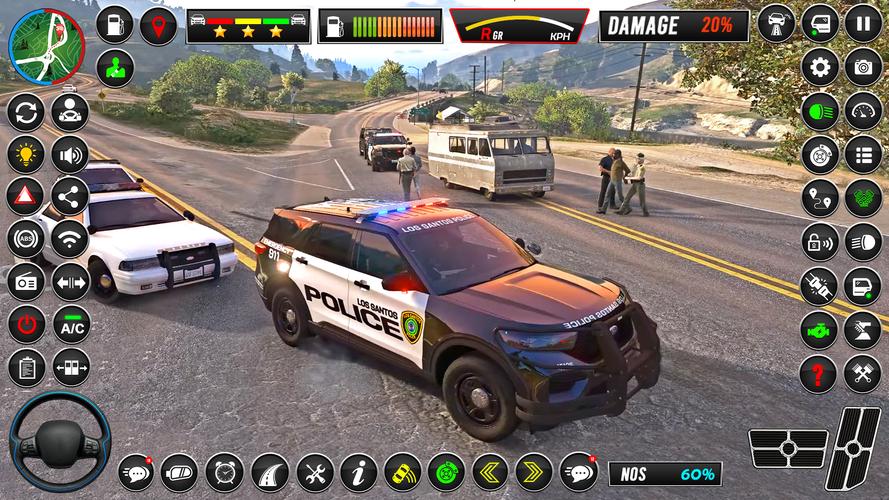Open the info 'i' button
Viewport: 889px width, 500px height.
(358, 471)
